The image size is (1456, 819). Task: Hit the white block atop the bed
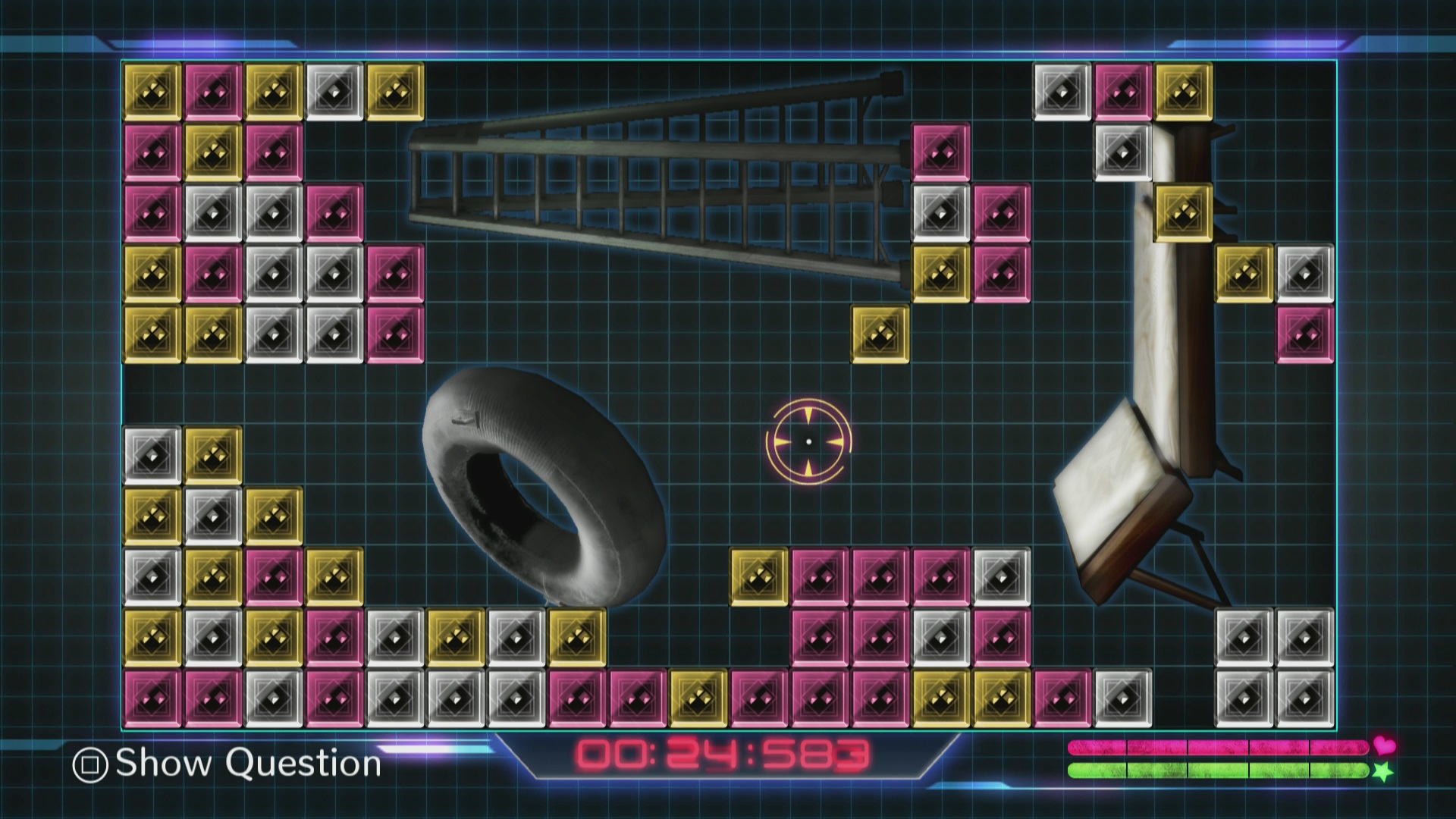pyautogui.click(x=1122, y=152)
